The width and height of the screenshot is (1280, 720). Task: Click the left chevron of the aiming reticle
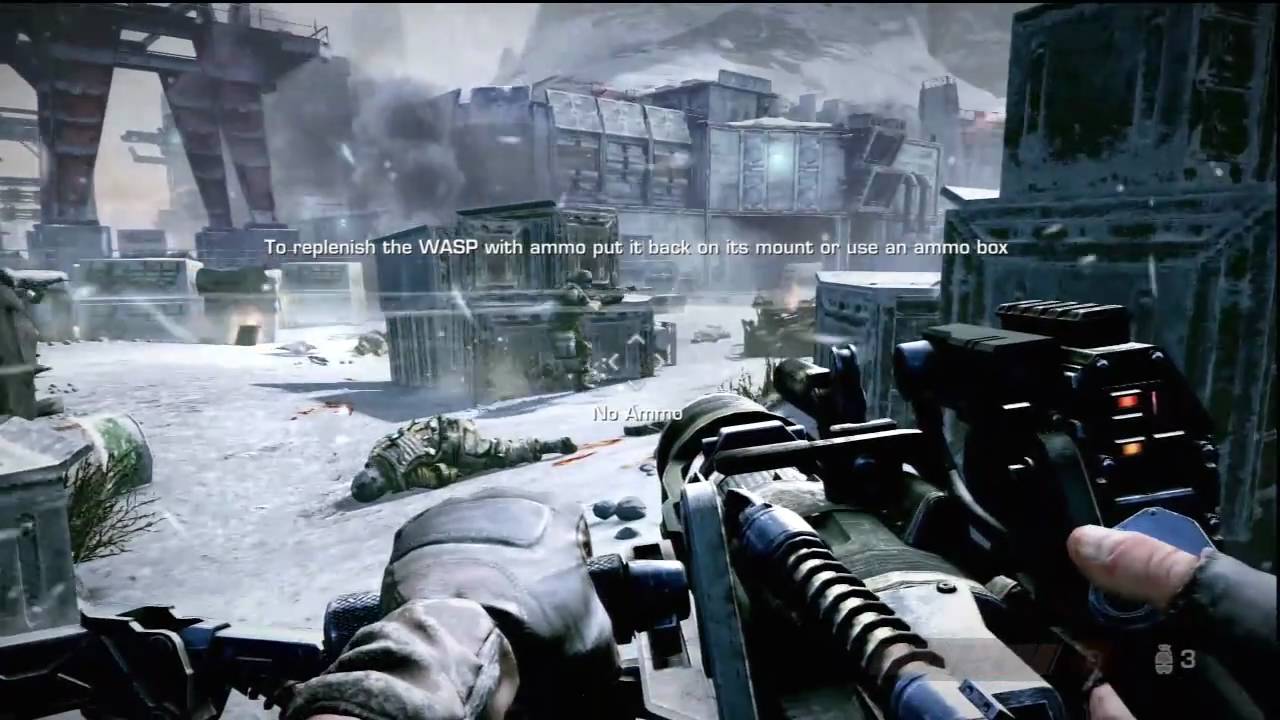612,360
